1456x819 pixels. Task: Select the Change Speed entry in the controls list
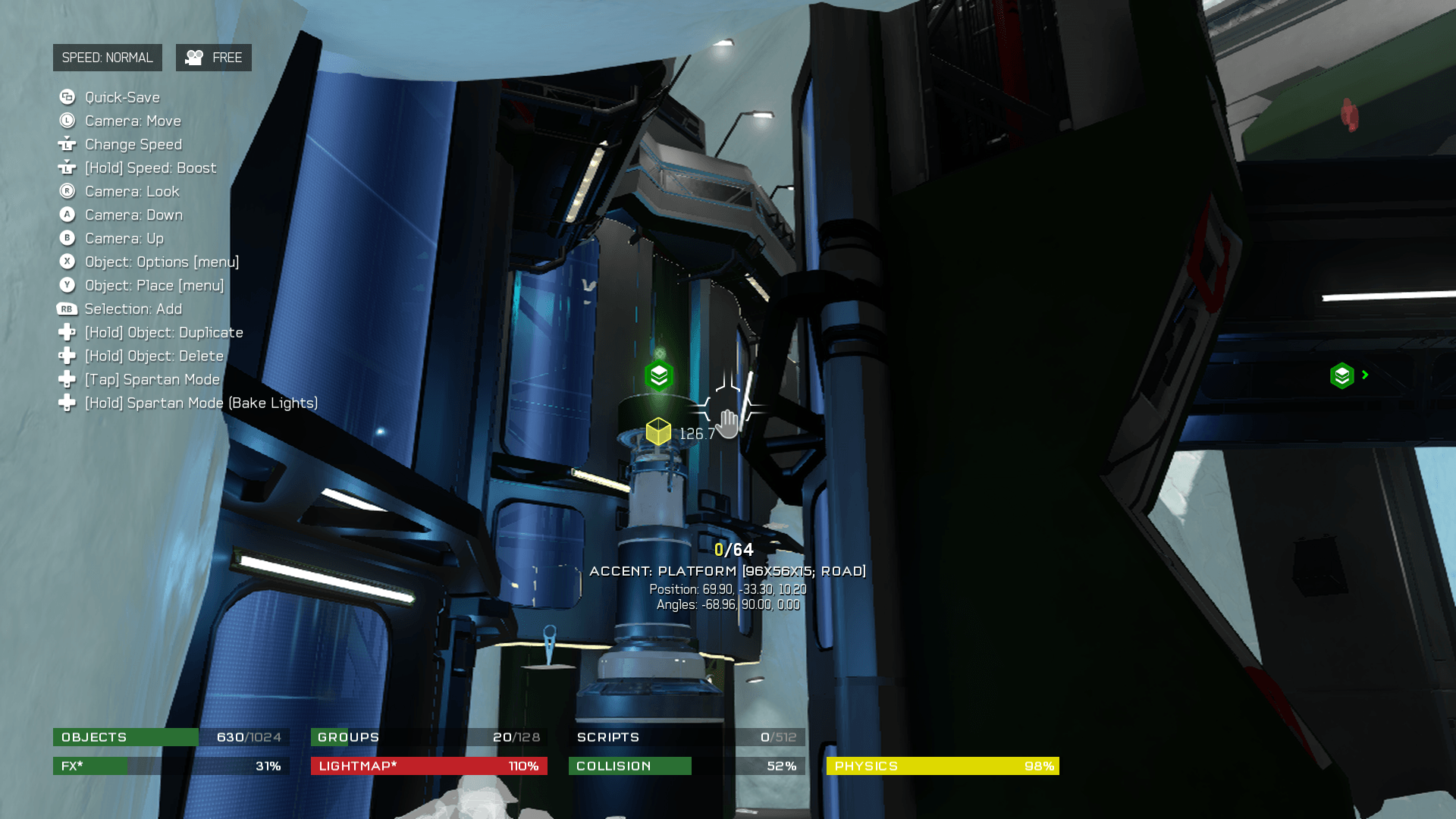[133, 144]
